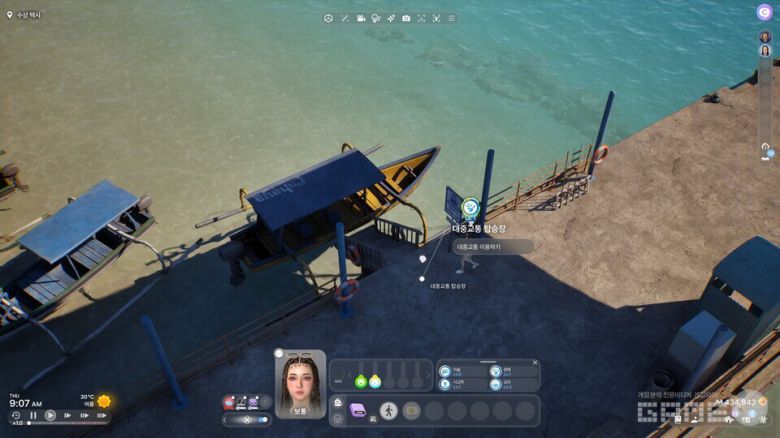Select the walking action in the queue
The width and height of the screenshot is (780, 438).
pos(389,410)
